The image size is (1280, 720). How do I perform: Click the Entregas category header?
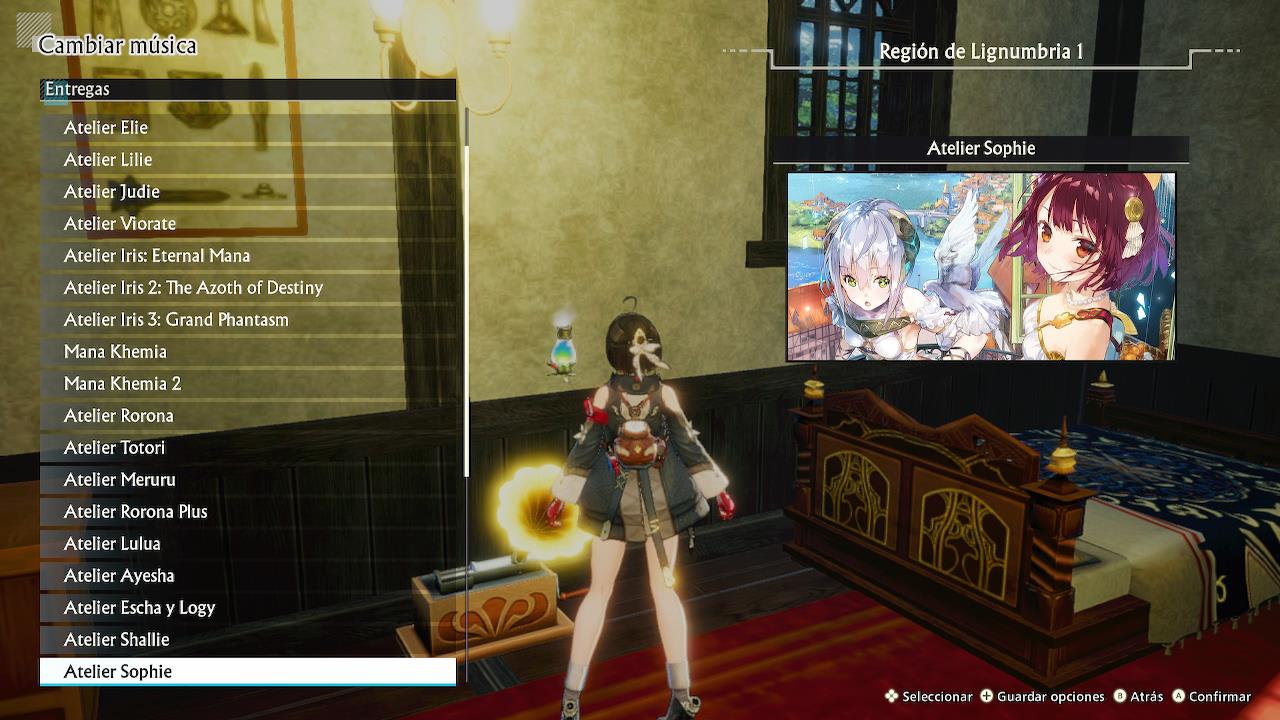tap(80, 89)
